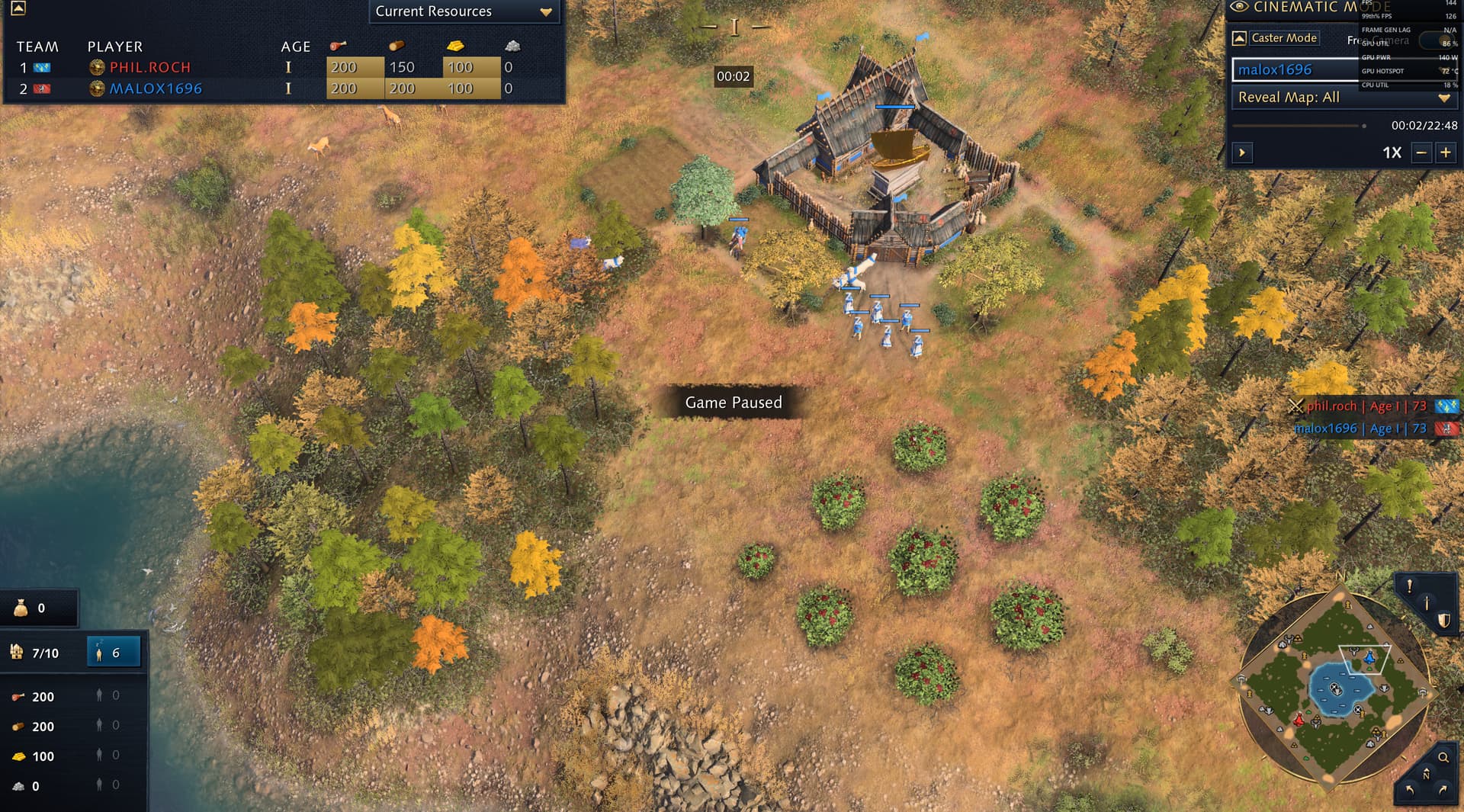
Task: Rotate camera with right curved arrow
Action: point(1443,790)
